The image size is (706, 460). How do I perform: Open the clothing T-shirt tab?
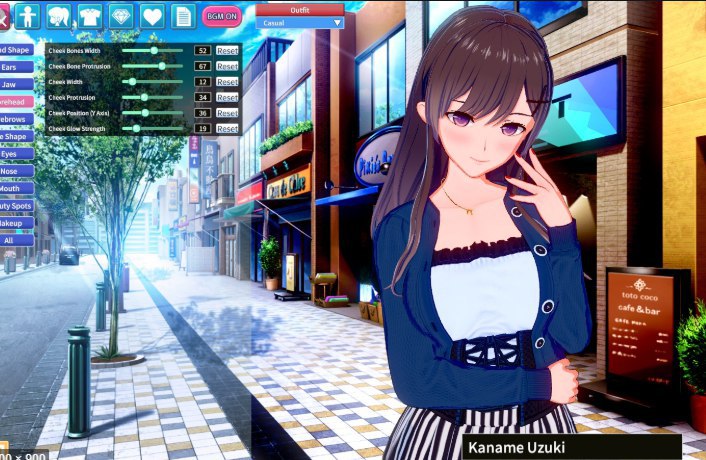pos(90,16)
